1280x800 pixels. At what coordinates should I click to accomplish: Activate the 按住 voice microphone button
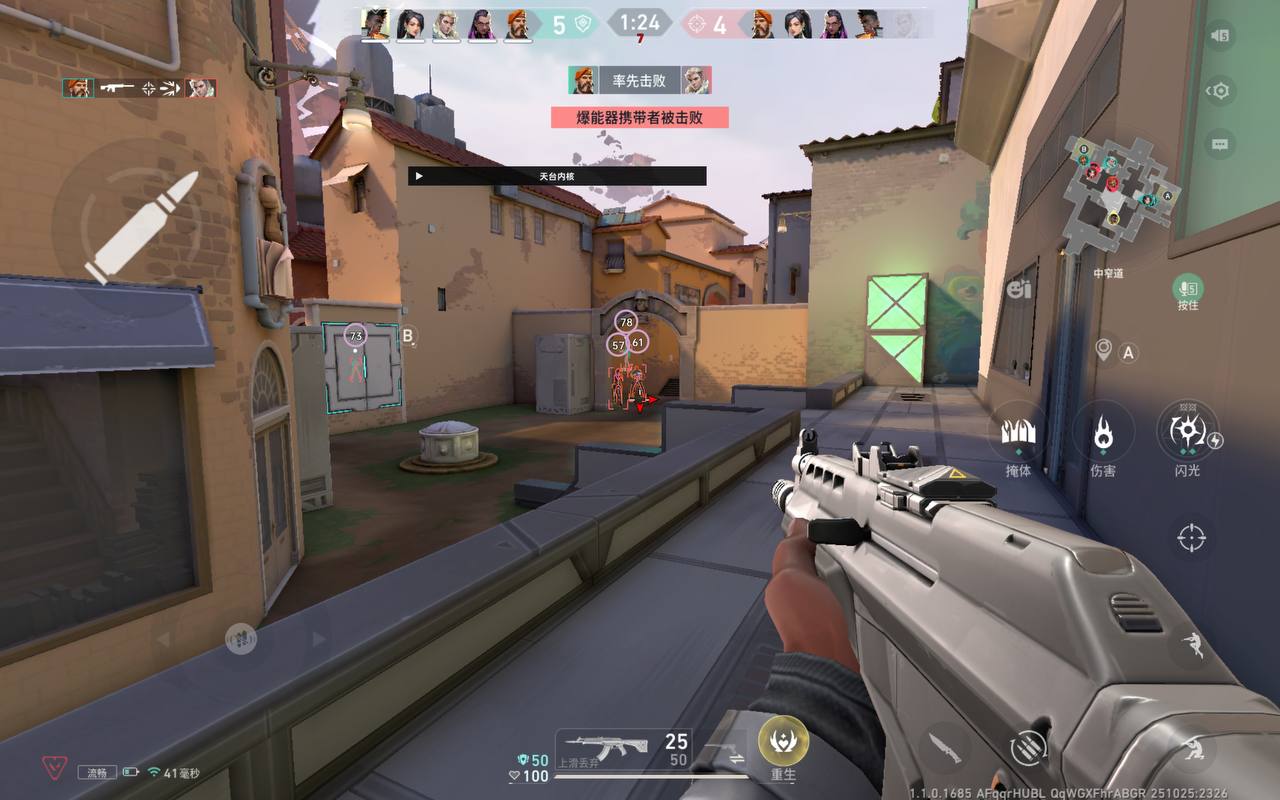click(x=1188, y=290)
